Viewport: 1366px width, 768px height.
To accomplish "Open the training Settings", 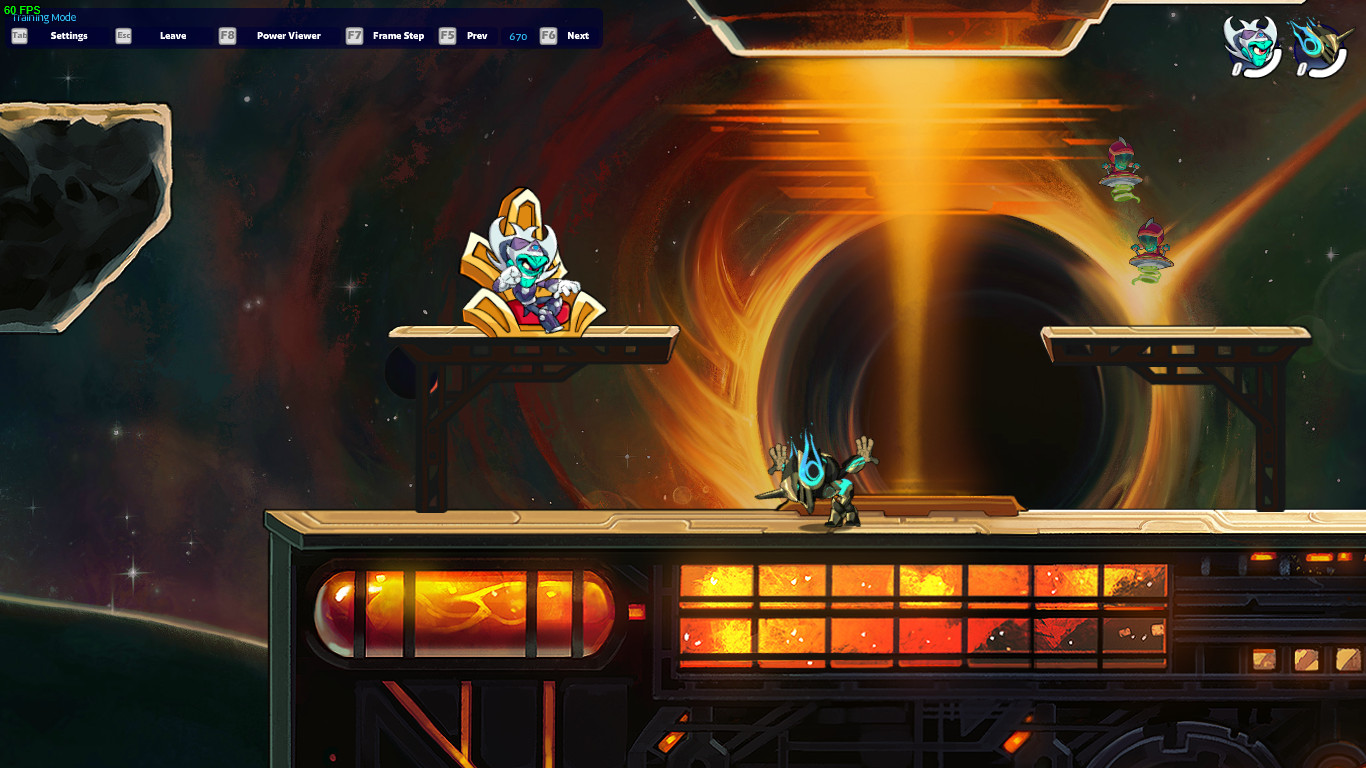I will (x=69, y=35).
